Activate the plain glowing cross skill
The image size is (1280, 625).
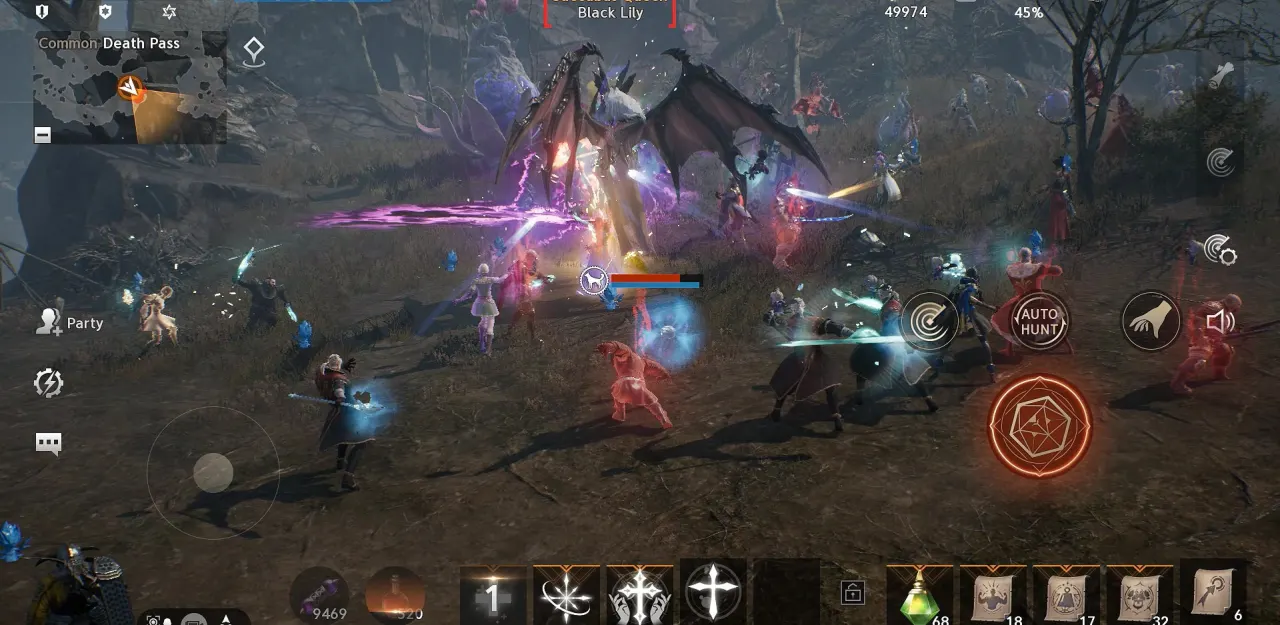[713, 592]
